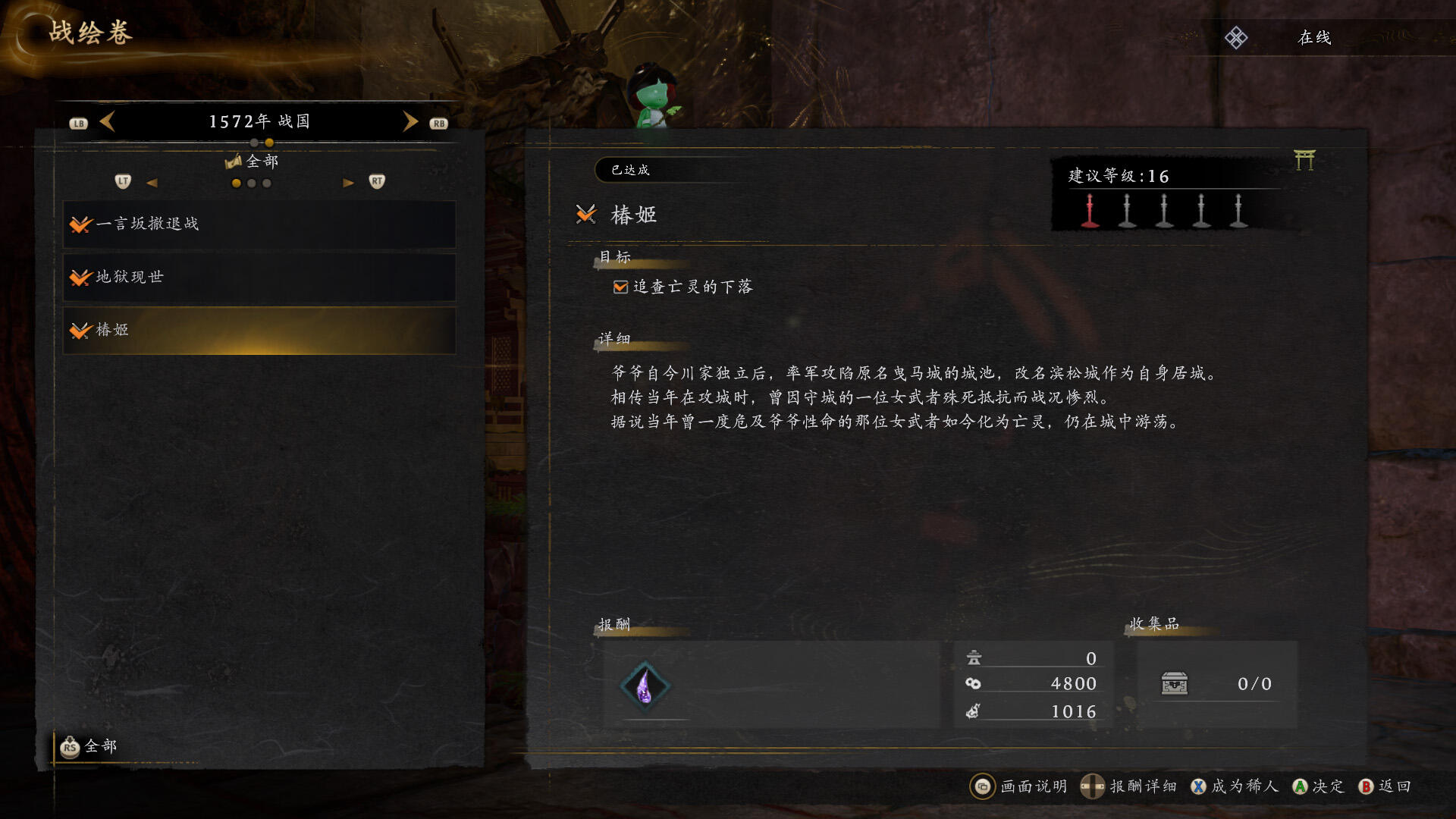The image size is (1456, 819).
Task: Select the 一言坂撤退战 mission
Action: pyautogui.click(x=259, y=224)
